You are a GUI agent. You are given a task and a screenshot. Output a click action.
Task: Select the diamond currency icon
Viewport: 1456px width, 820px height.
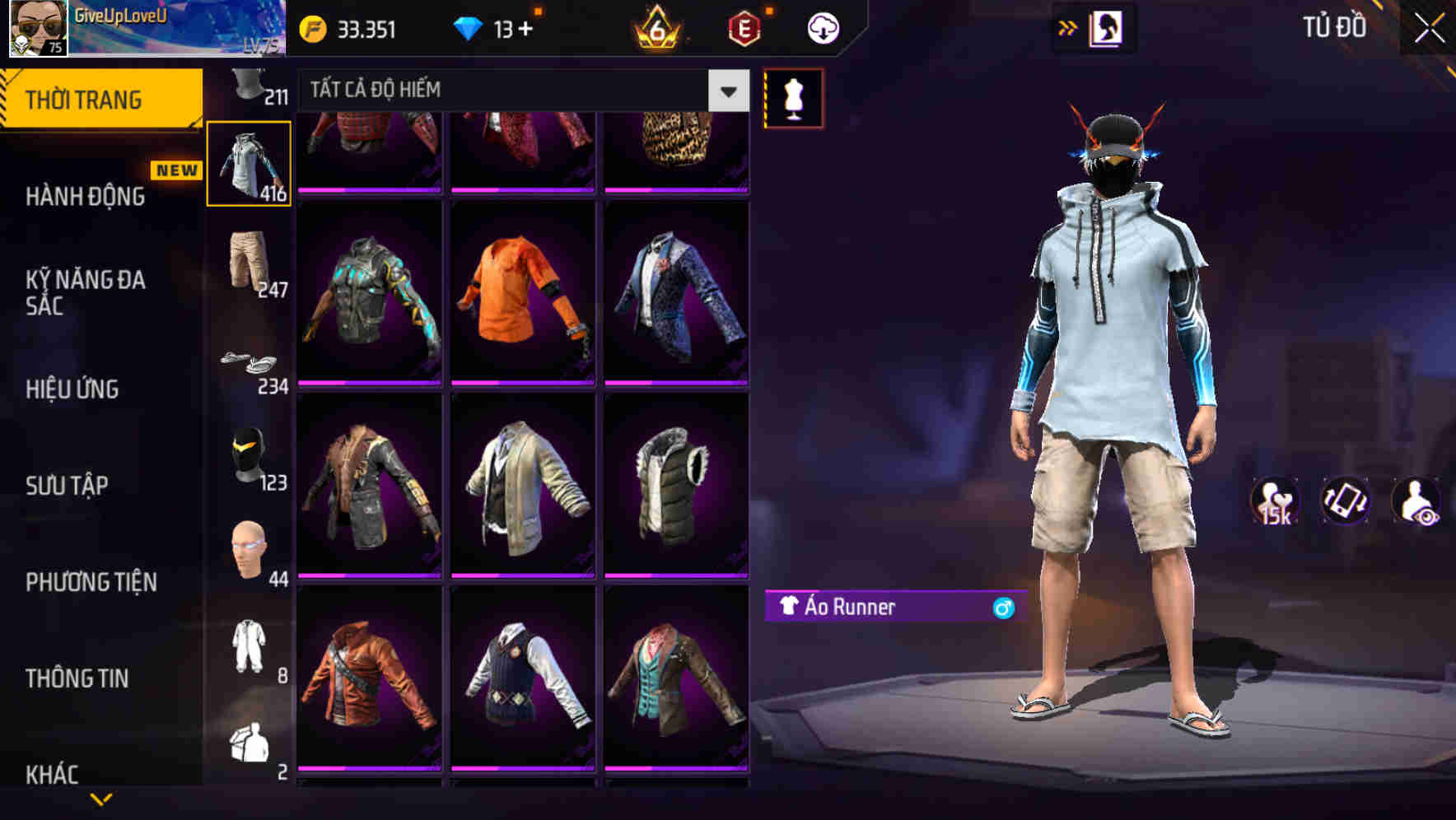click(469, 27)
